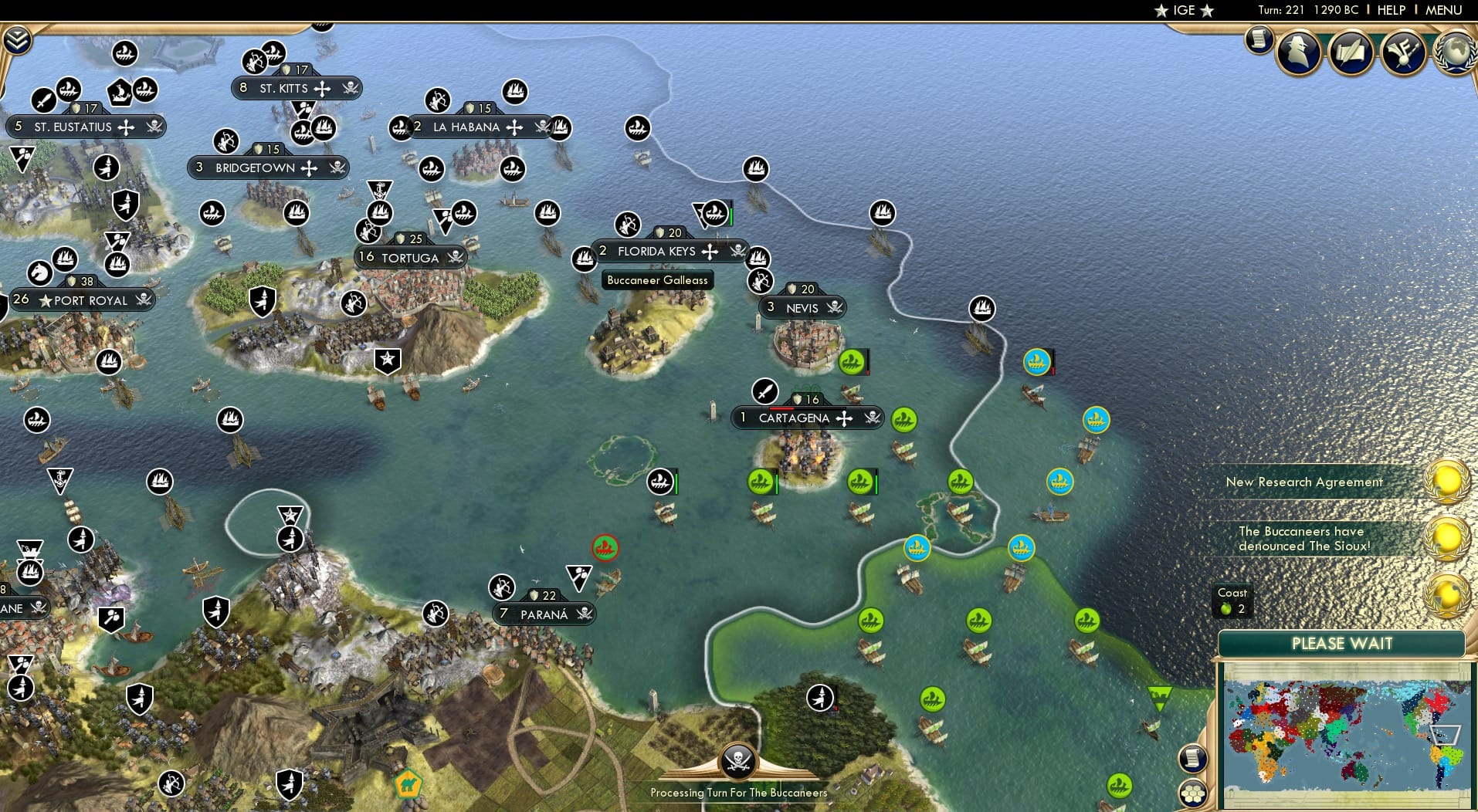
Task: Open the social policies quill icon
Action: click(x=1350, y=52)
